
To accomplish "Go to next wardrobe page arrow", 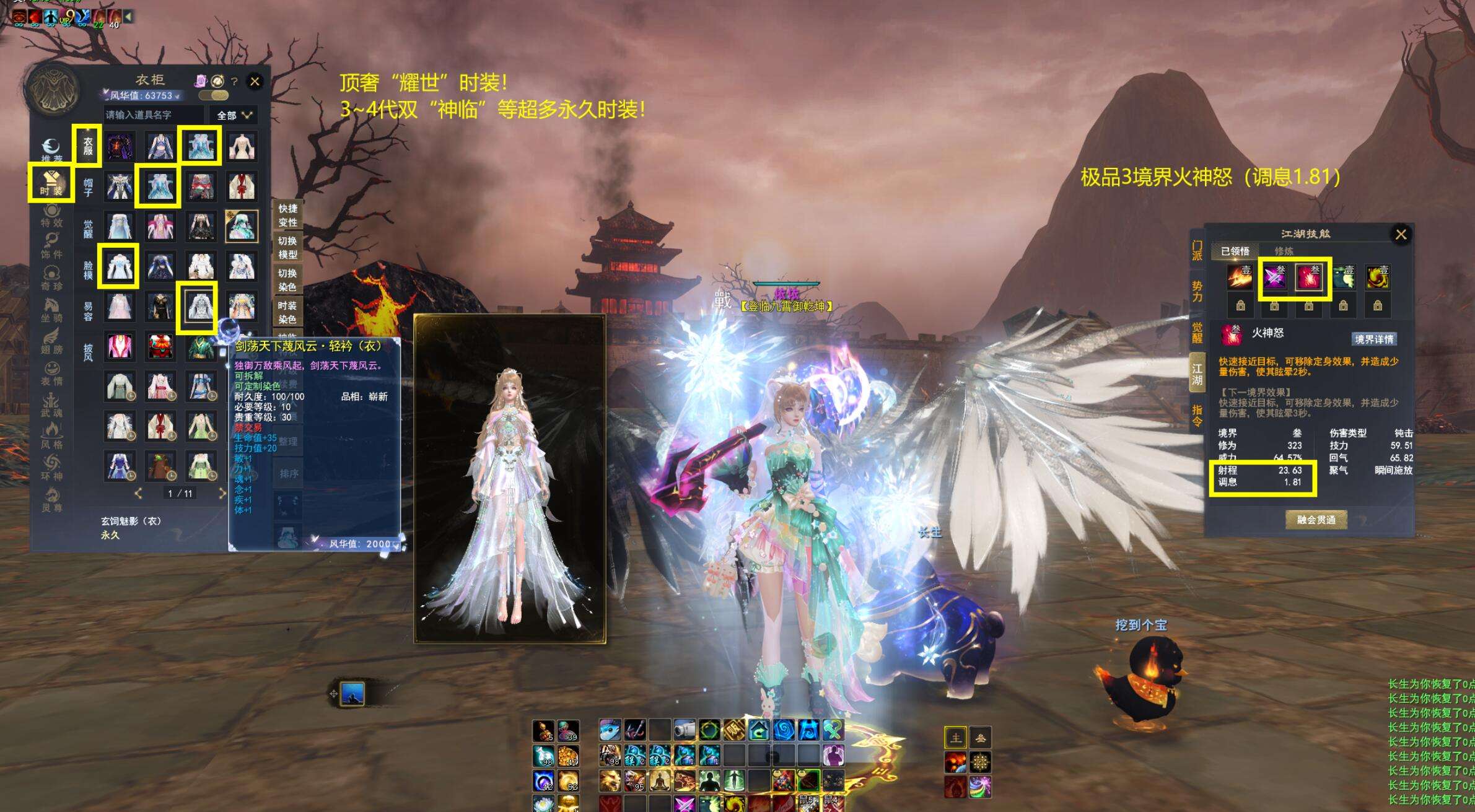I will pyautogui.click(x=222, y=493).
